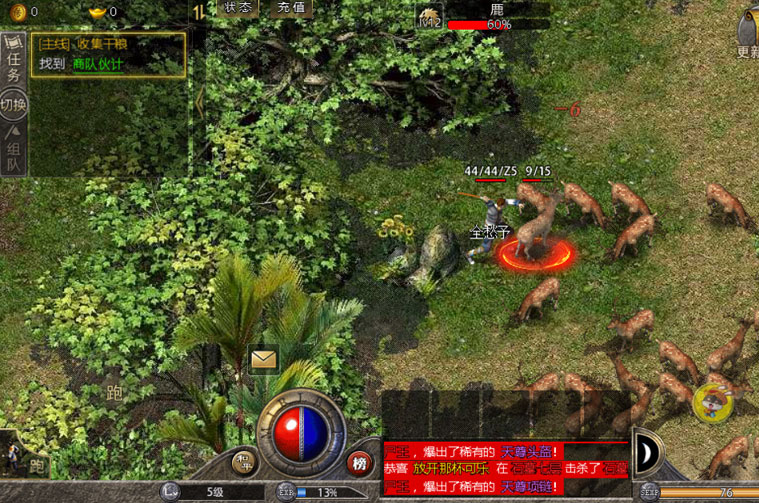The width and height of the screenshot is (759, 503).
Task: Open the 状态 status panel
Action: click(238, 7)
